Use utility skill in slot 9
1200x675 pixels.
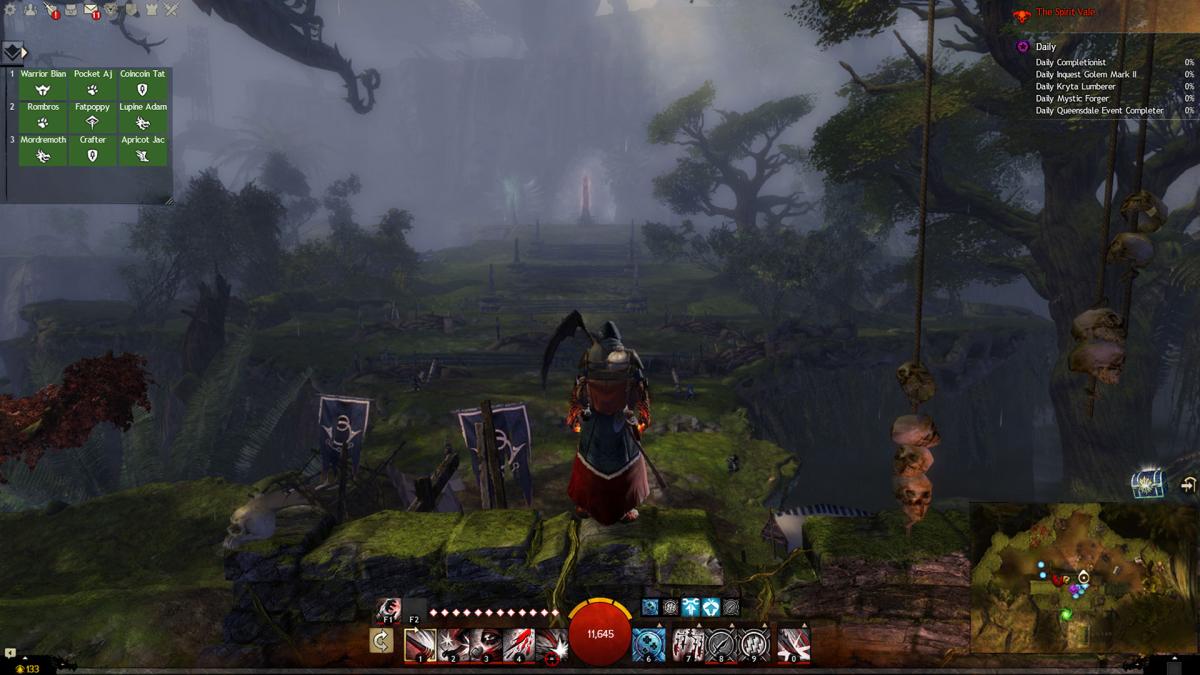pos(754,645)
